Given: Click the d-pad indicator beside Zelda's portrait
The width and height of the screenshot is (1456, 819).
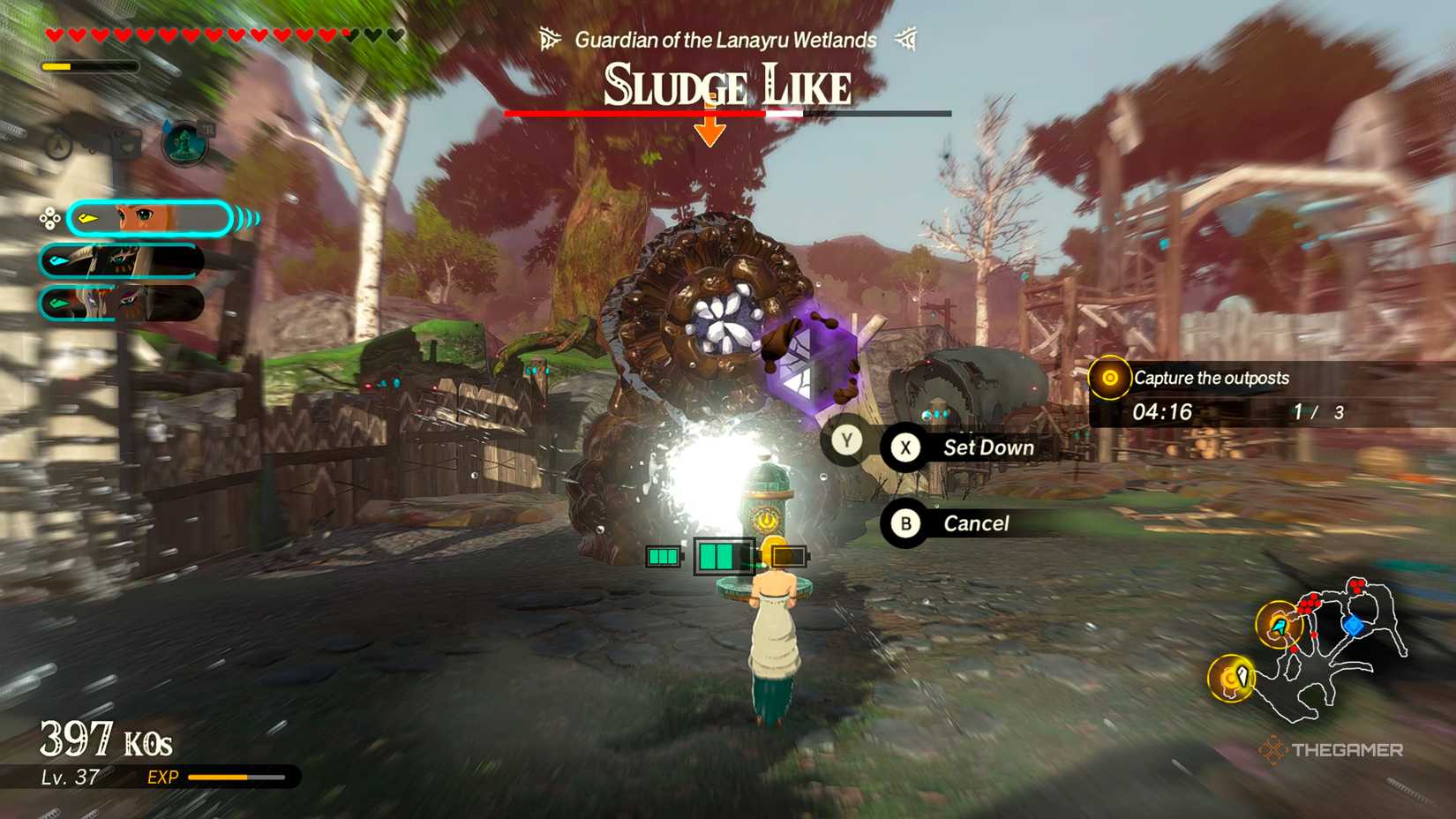Looking at the screenshot, I should tap(49, 218).
